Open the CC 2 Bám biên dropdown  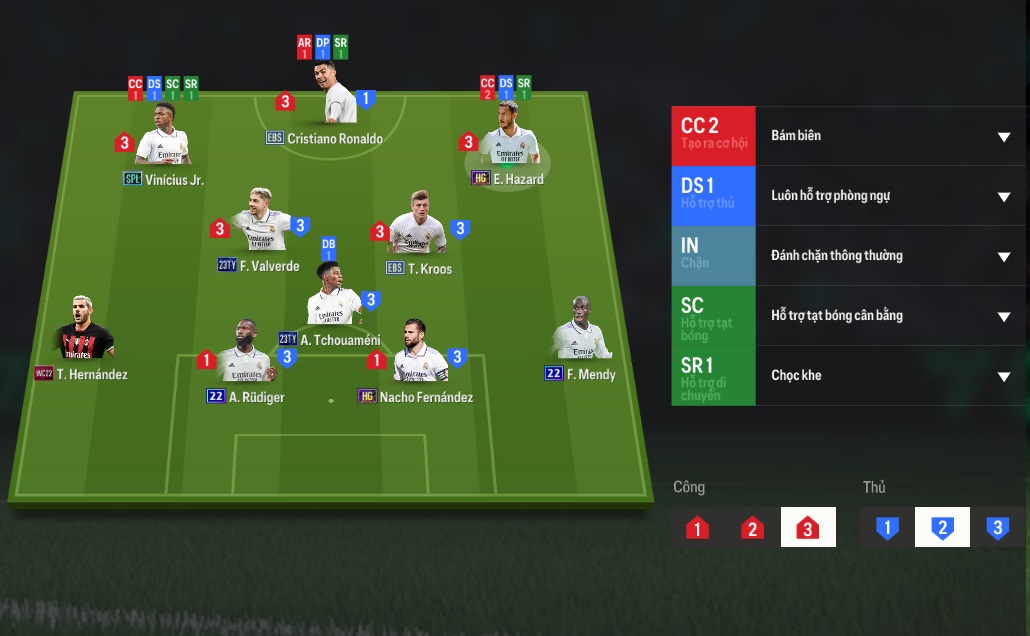pyautogui.click(x=1003, y=136)
